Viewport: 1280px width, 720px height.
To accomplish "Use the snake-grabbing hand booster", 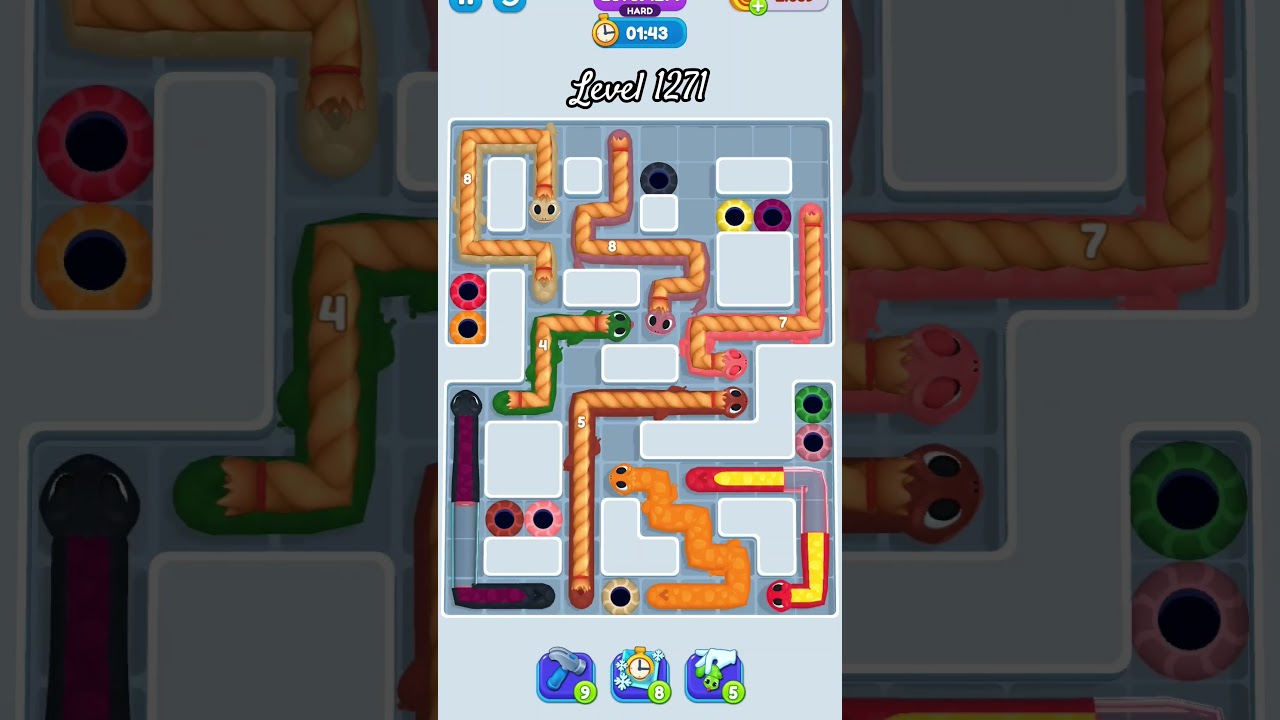I will tap(714, 676).
